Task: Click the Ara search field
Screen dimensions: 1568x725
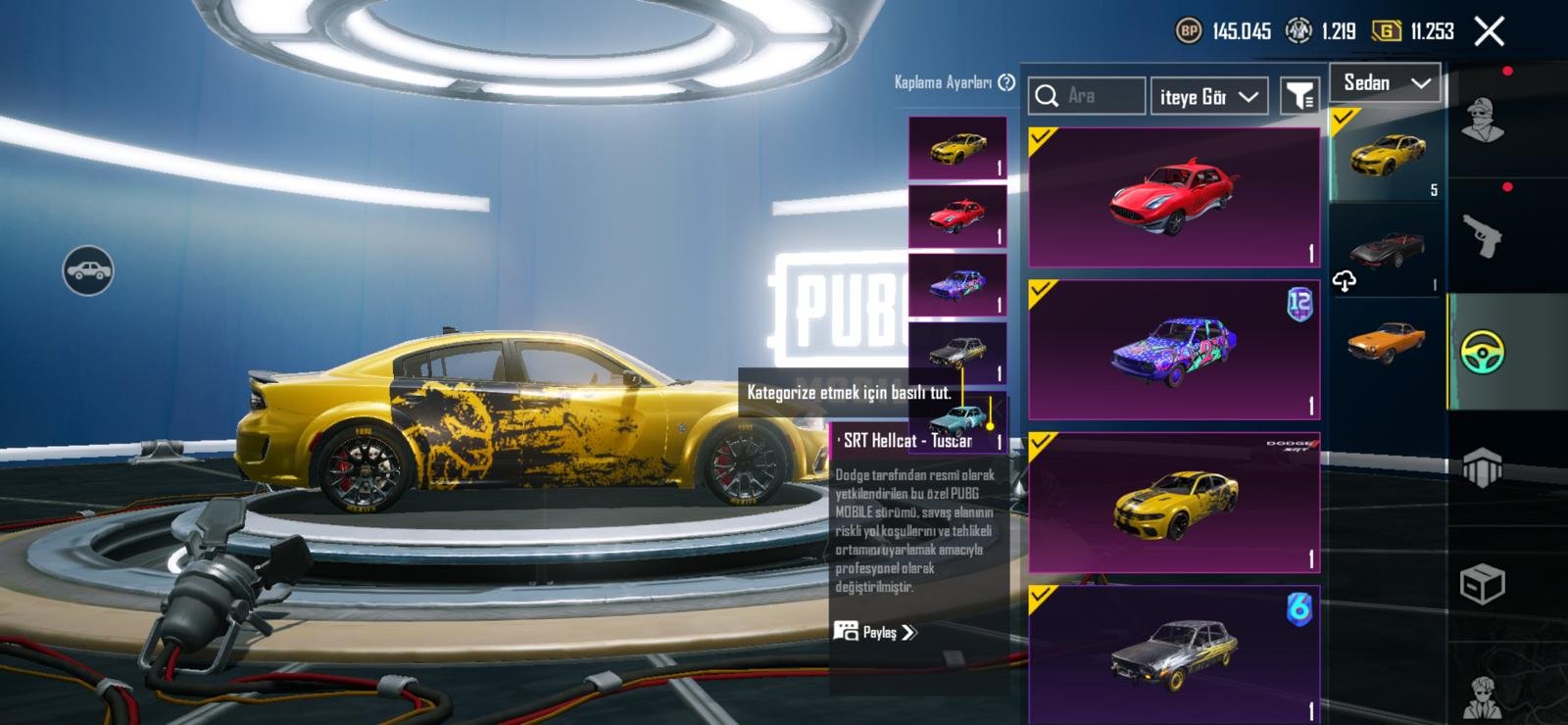Action: coord(1088,96)
